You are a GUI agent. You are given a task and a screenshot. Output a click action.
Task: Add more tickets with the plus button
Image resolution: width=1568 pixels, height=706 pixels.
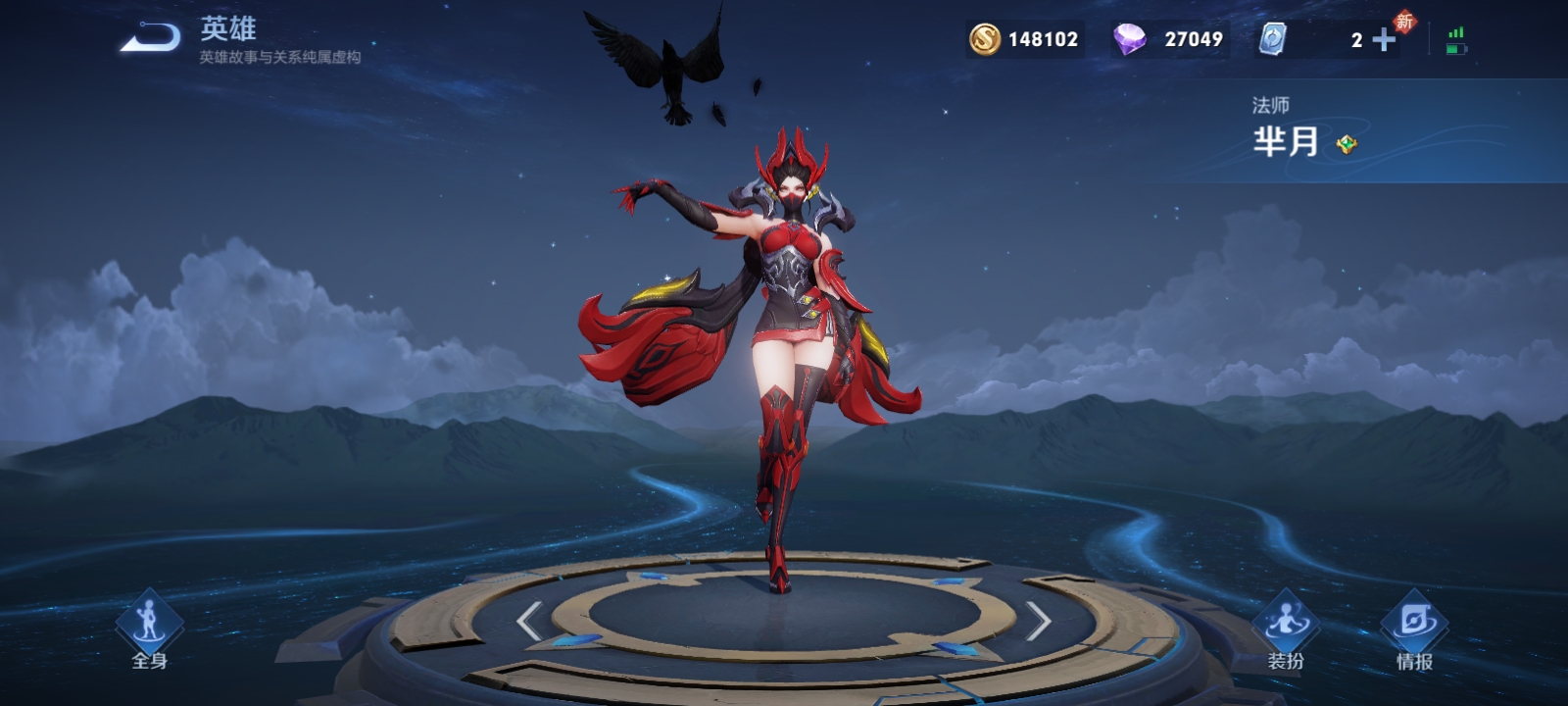1384,39
